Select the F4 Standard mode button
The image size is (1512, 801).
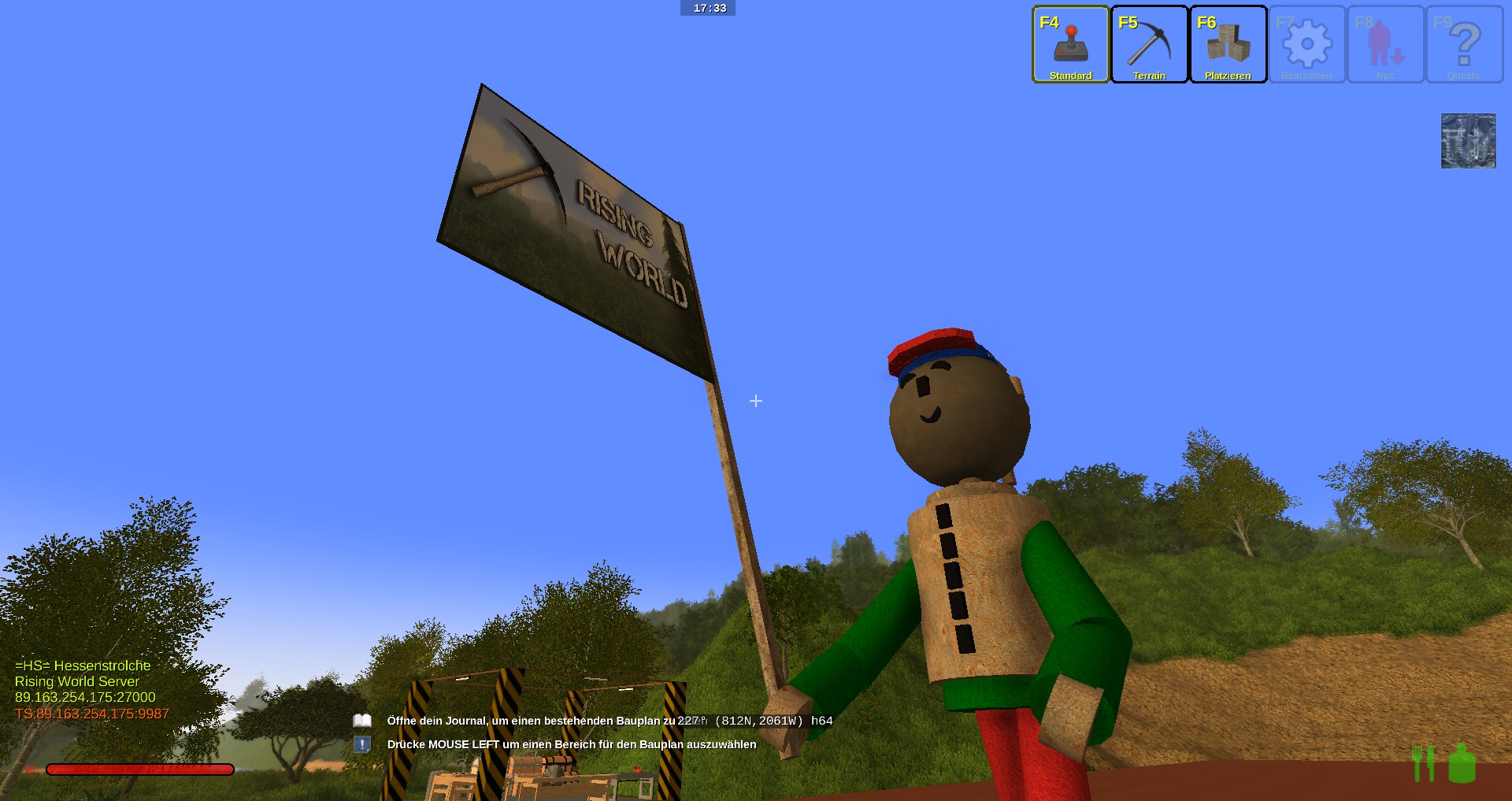tap(1070, 45)
